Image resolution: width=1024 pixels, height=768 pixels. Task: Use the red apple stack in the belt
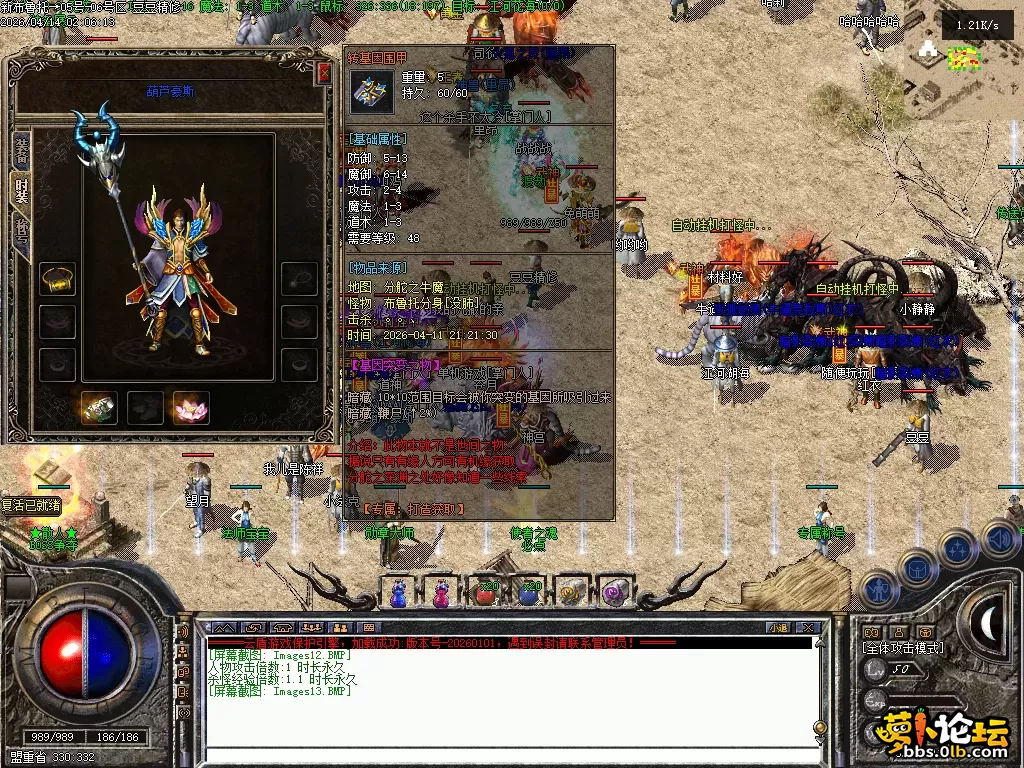point(486,593)
